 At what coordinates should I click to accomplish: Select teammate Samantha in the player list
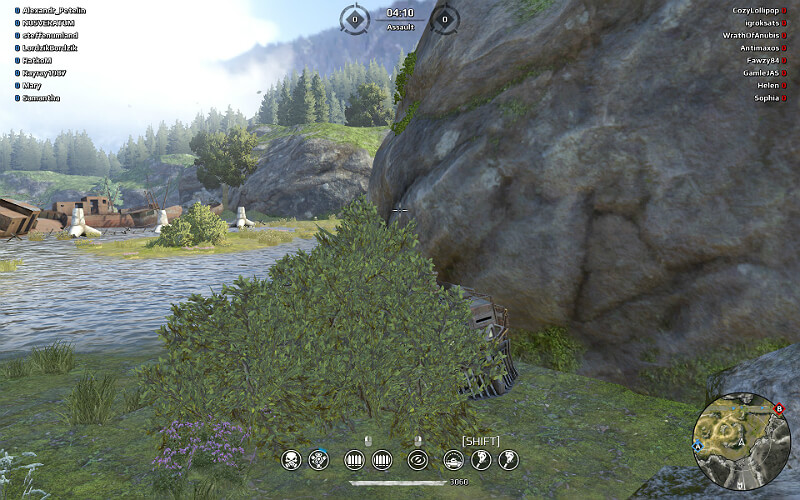pos(41,98)
